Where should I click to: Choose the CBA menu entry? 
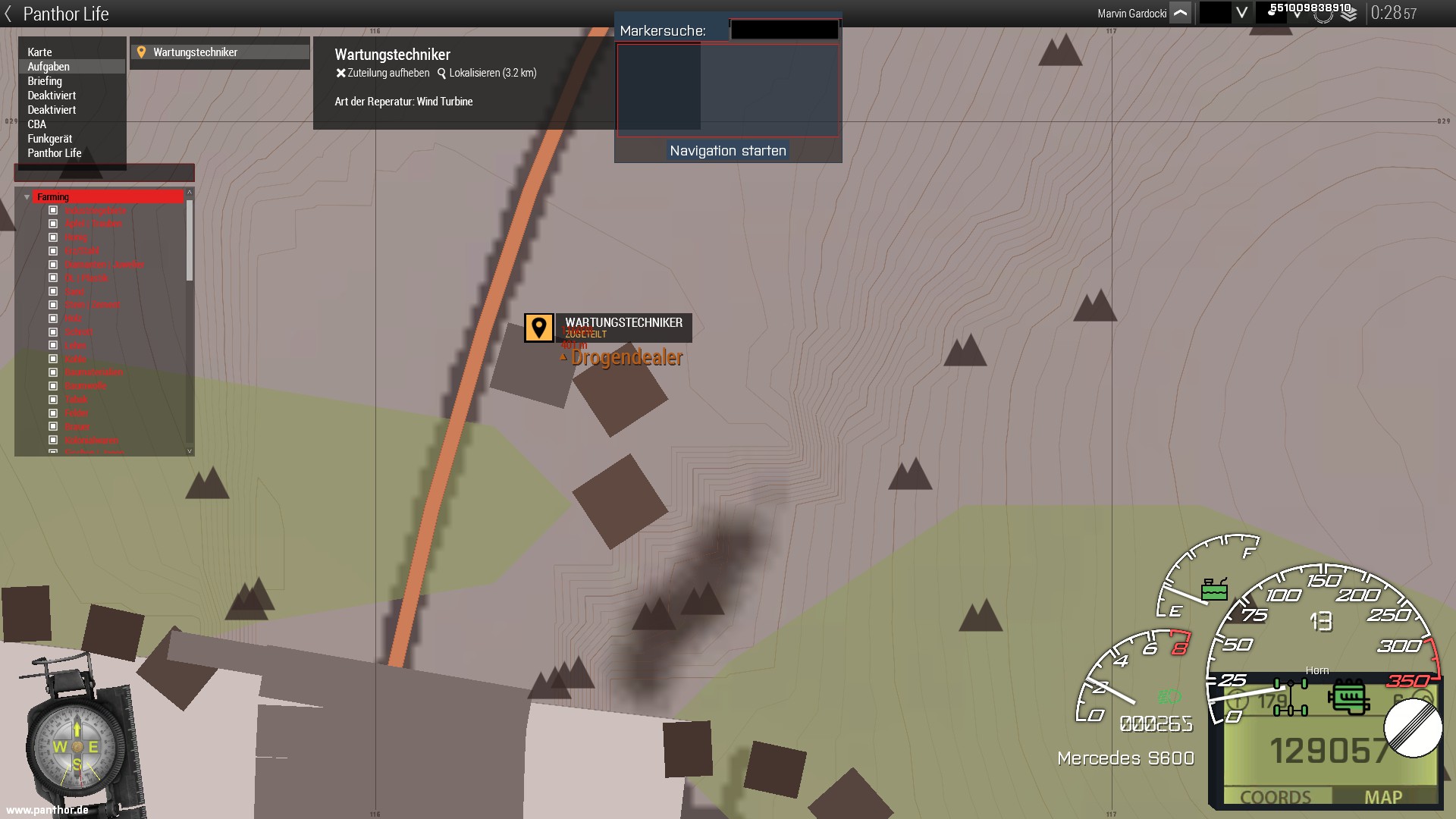[37, 124]
